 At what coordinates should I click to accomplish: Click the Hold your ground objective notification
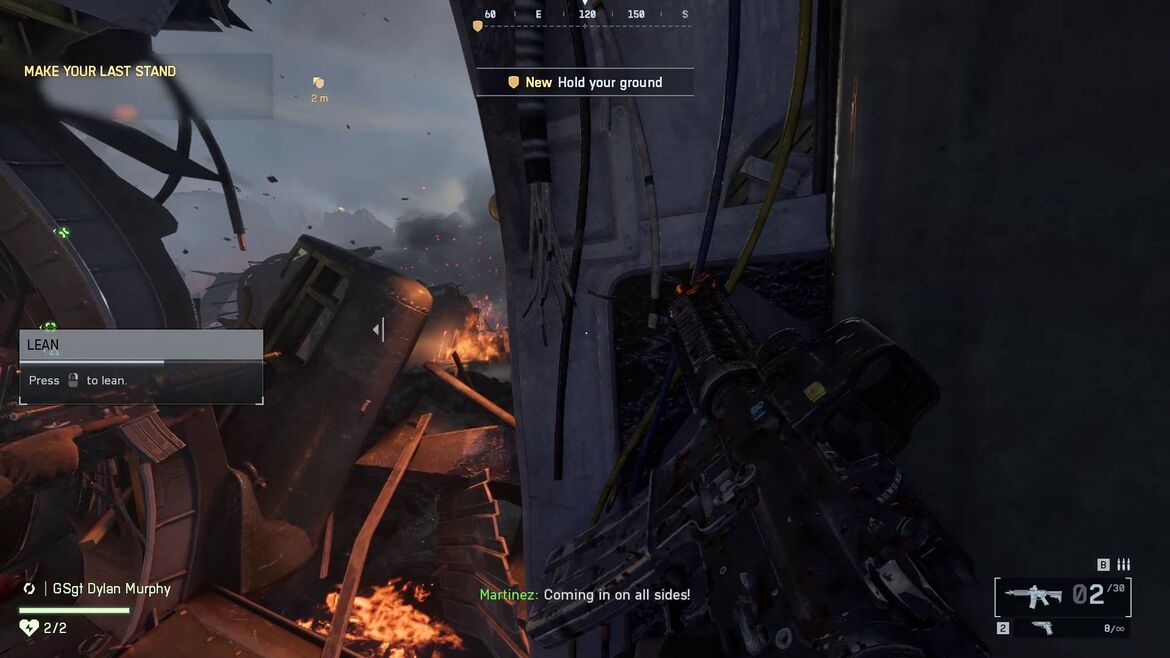585,82
